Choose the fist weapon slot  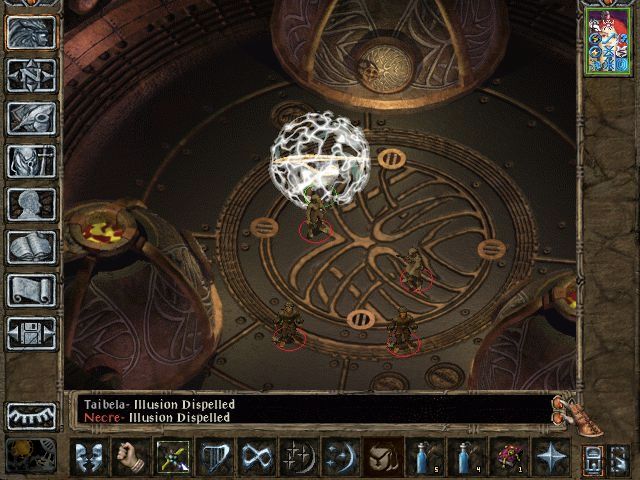(130, 457)
